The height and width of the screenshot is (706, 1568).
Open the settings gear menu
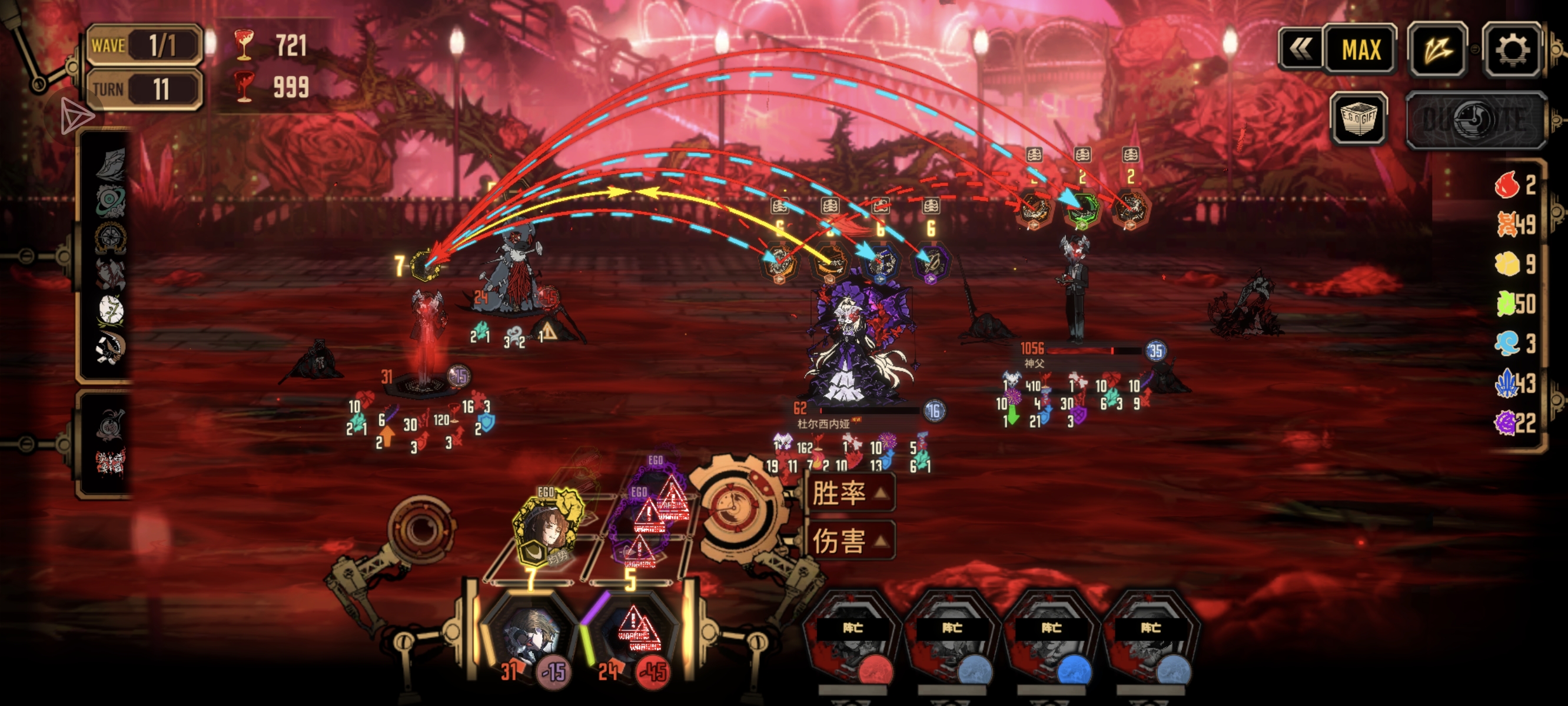(x=1512, y=50)
